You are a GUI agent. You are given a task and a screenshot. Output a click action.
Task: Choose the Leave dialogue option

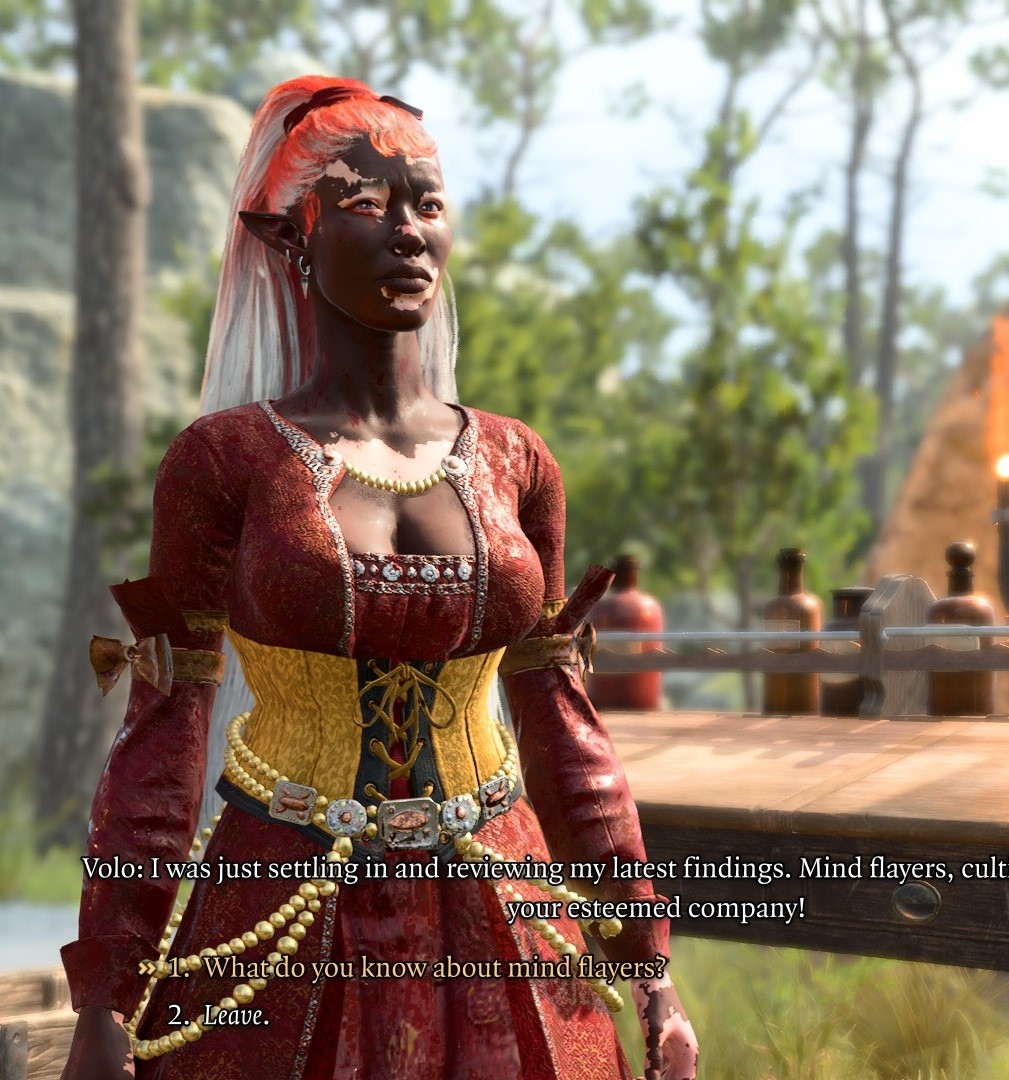click(x=236, y=1016)
